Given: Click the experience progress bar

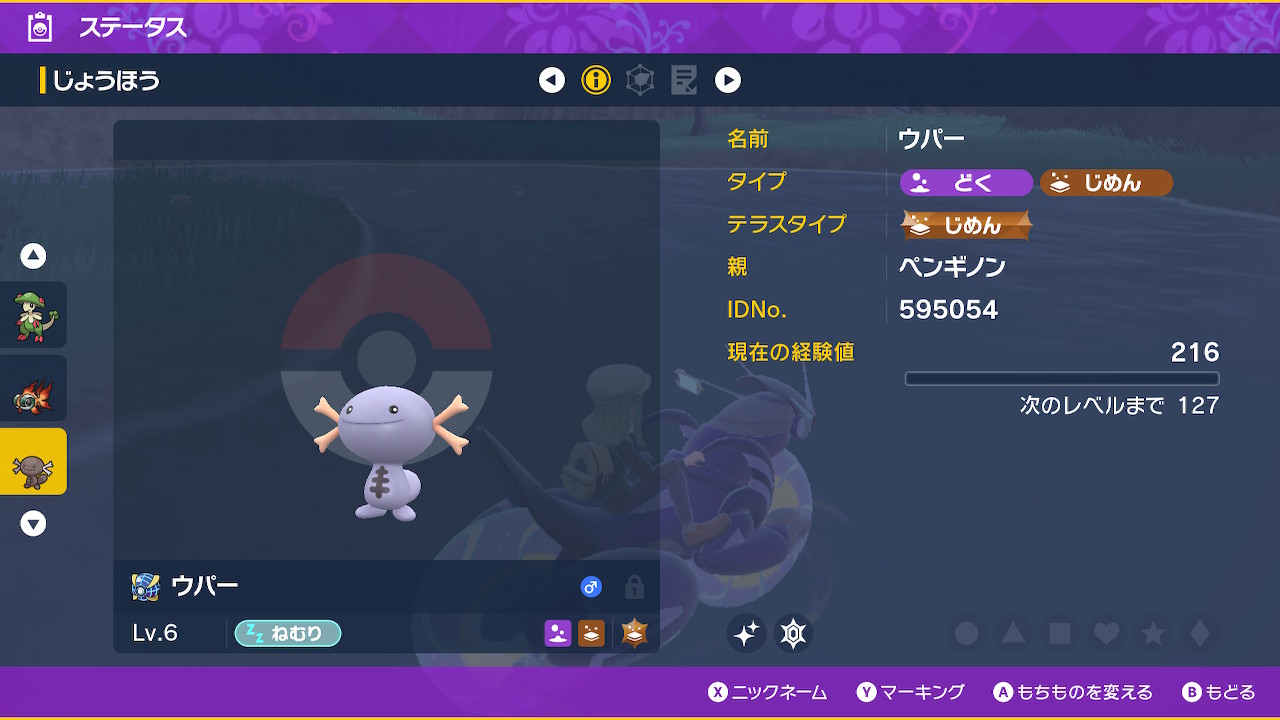Looking at the screenshot, I should (1062, 378).
